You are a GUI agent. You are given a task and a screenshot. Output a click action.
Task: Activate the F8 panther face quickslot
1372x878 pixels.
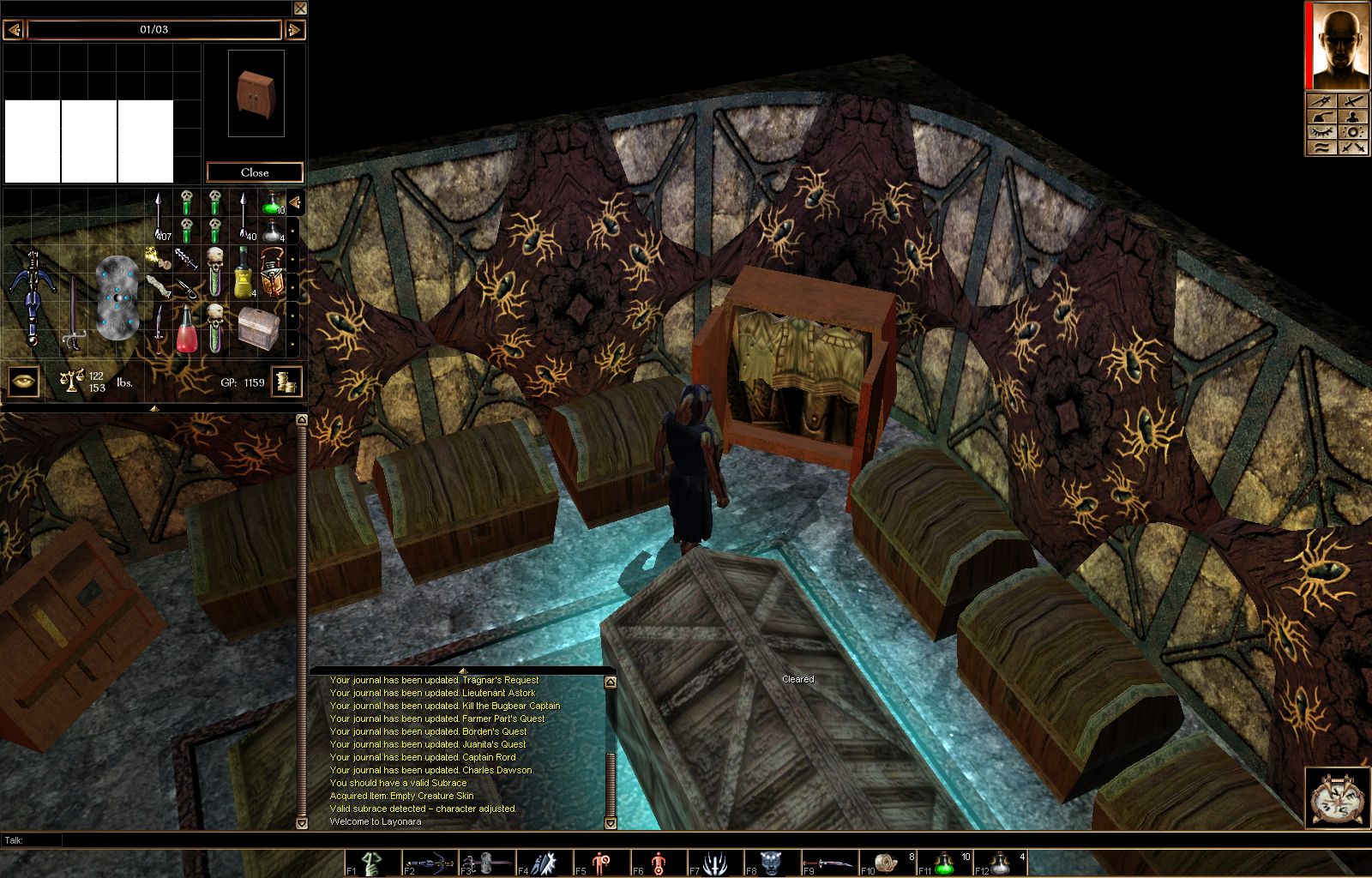point(772,863)
